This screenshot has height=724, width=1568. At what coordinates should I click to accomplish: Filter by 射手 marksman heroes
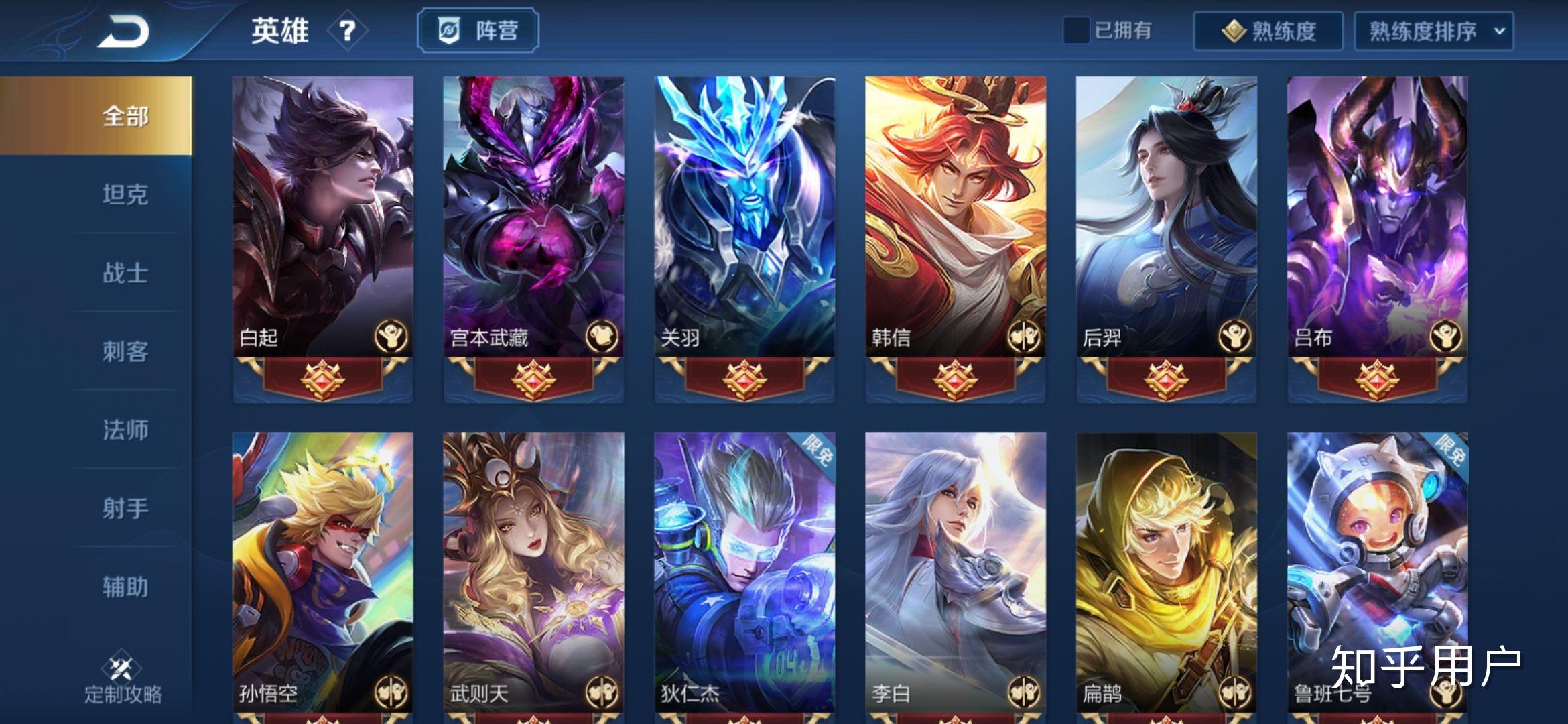tap(125, 508)
